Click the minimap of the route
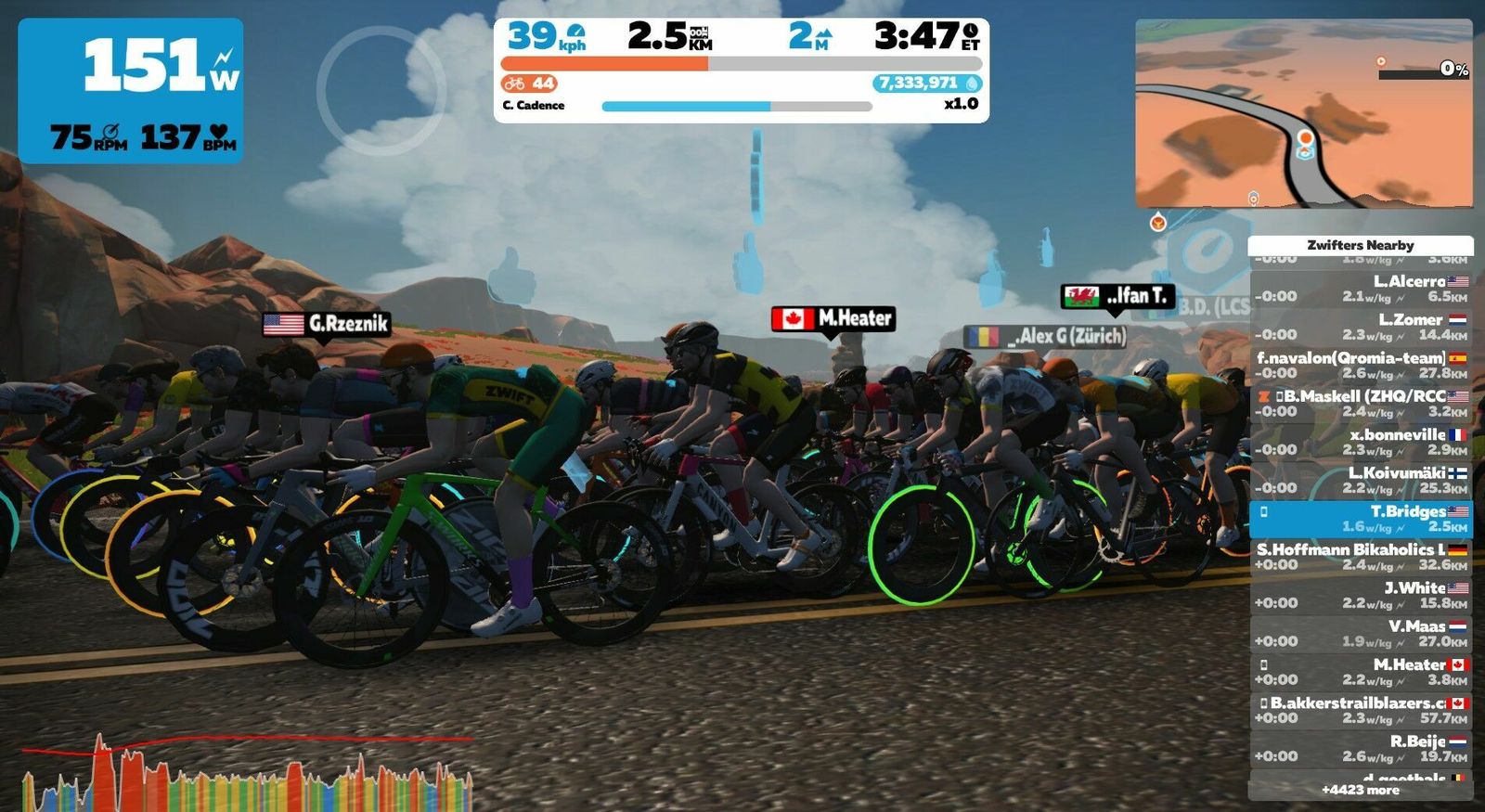Image resolution: width=1485 pixels, height=812 pixels. pos(1303,113)
